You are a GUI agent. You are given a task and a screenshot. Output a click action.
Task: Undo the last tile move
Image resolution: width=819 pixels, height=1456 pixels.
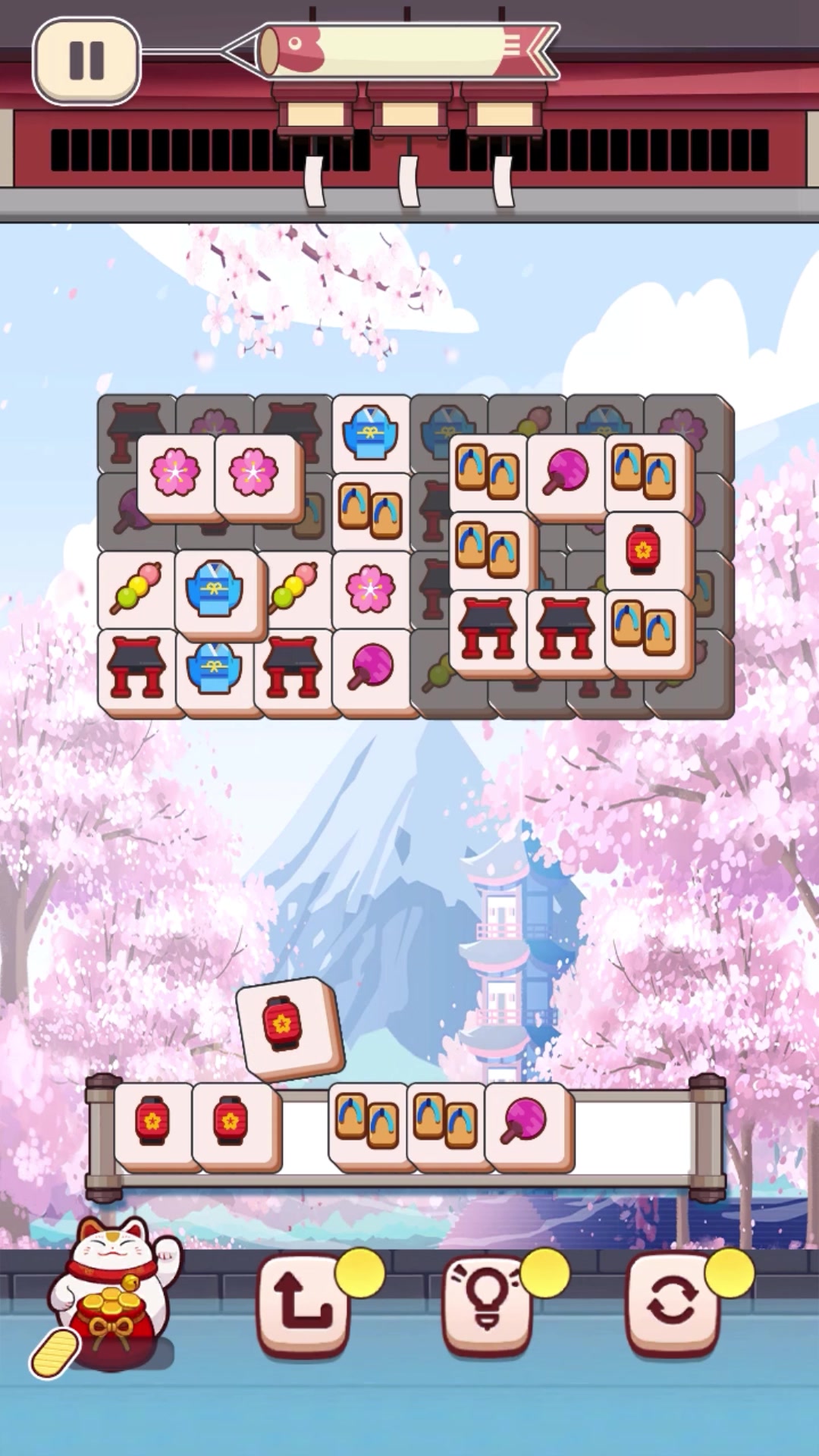(303, 1303)
